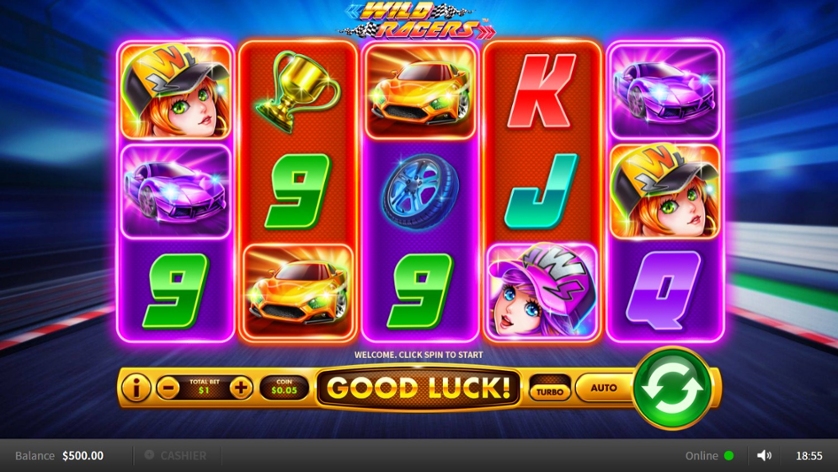The width and height of the screenshot is (838, 472).
Task: Open the info paytable button
Action: click(x=135, y=386)
